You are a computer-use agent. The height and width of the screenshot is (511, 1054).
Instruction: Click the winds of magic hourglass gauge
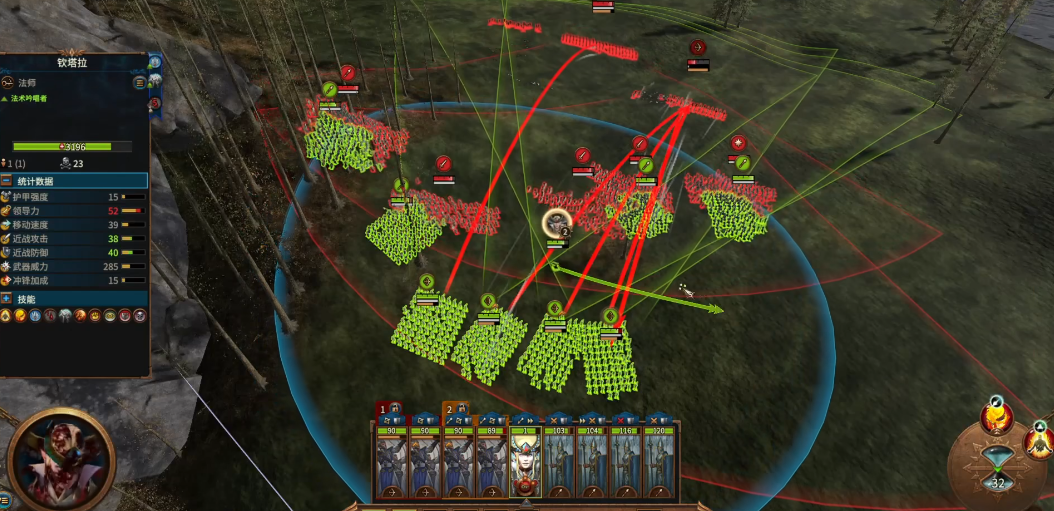[997, 466]
